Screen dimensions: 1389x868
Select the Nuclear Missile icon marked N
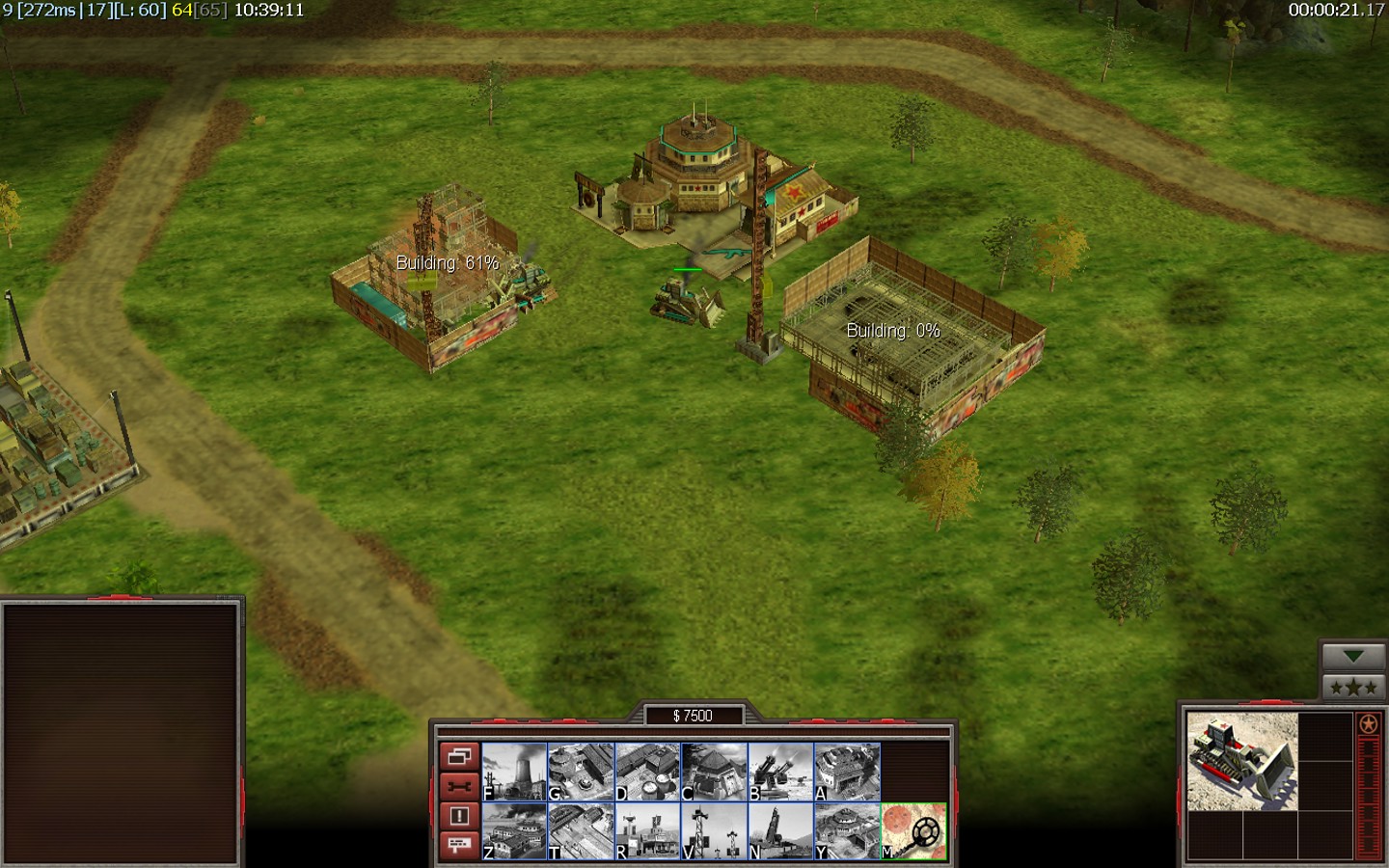780,831
